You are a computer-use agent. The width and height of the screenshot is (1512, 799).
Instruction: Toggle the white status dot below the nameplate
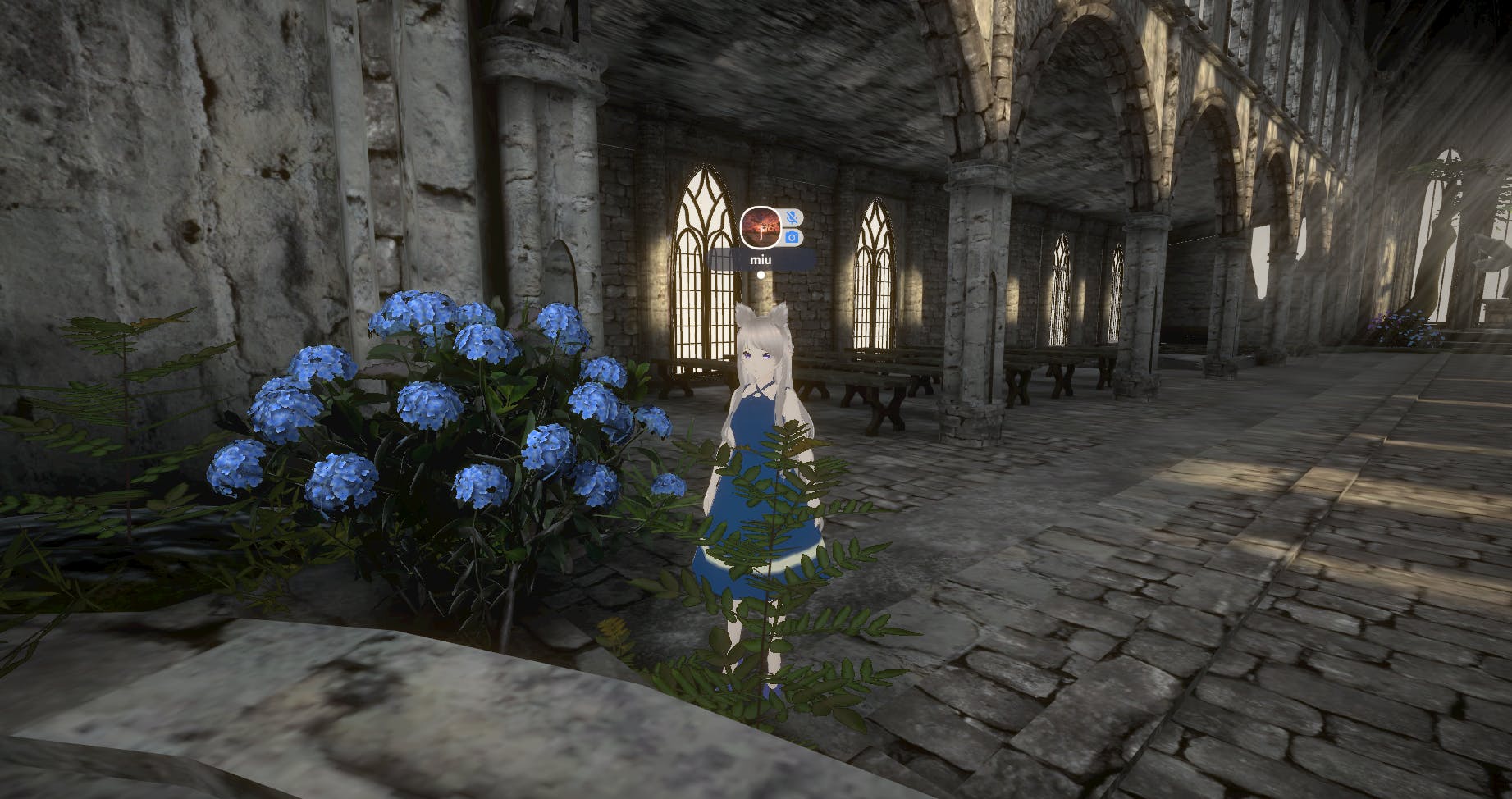click(761, 275)
